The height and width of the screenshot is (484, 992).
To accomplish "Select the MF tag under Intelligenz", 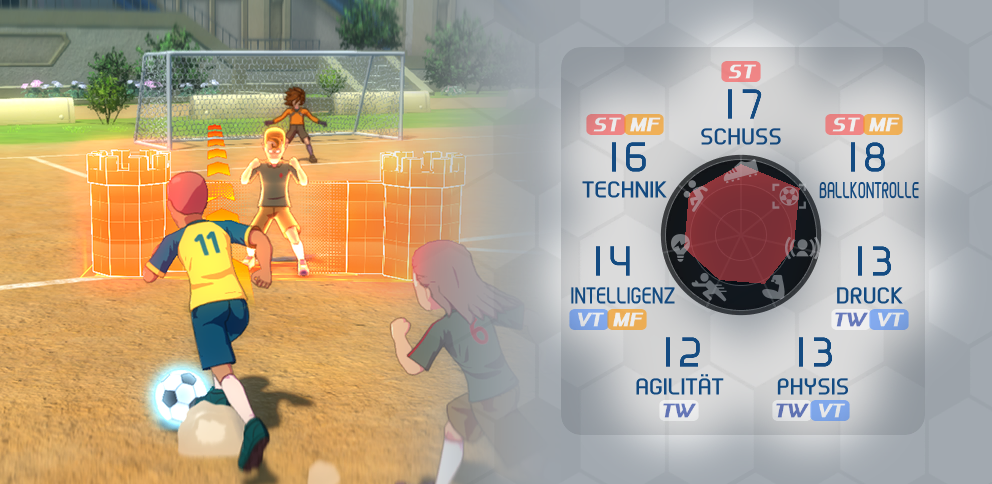I will (x=628, y=321).
